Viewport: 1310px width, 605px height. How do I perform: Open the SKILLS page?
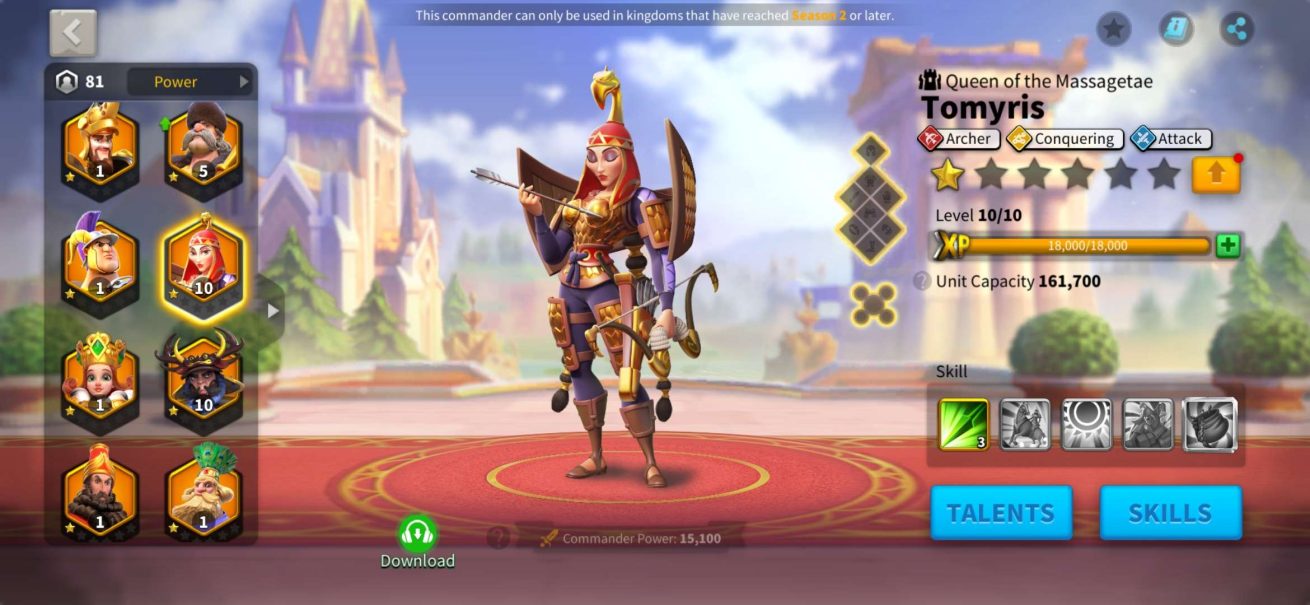click(1170, 513)
